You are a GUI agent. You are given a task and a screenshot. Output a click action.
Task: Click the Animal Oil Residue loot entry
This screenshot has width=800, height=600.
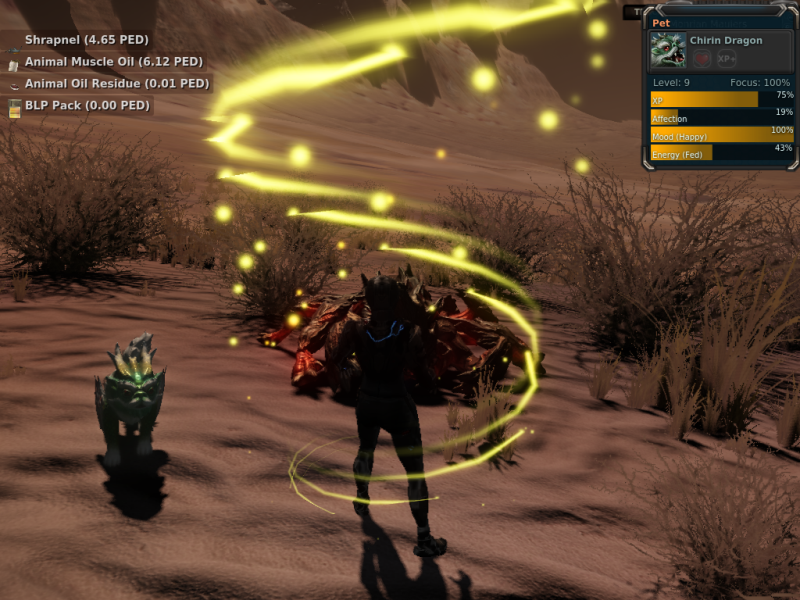click(x=116, y=84)
